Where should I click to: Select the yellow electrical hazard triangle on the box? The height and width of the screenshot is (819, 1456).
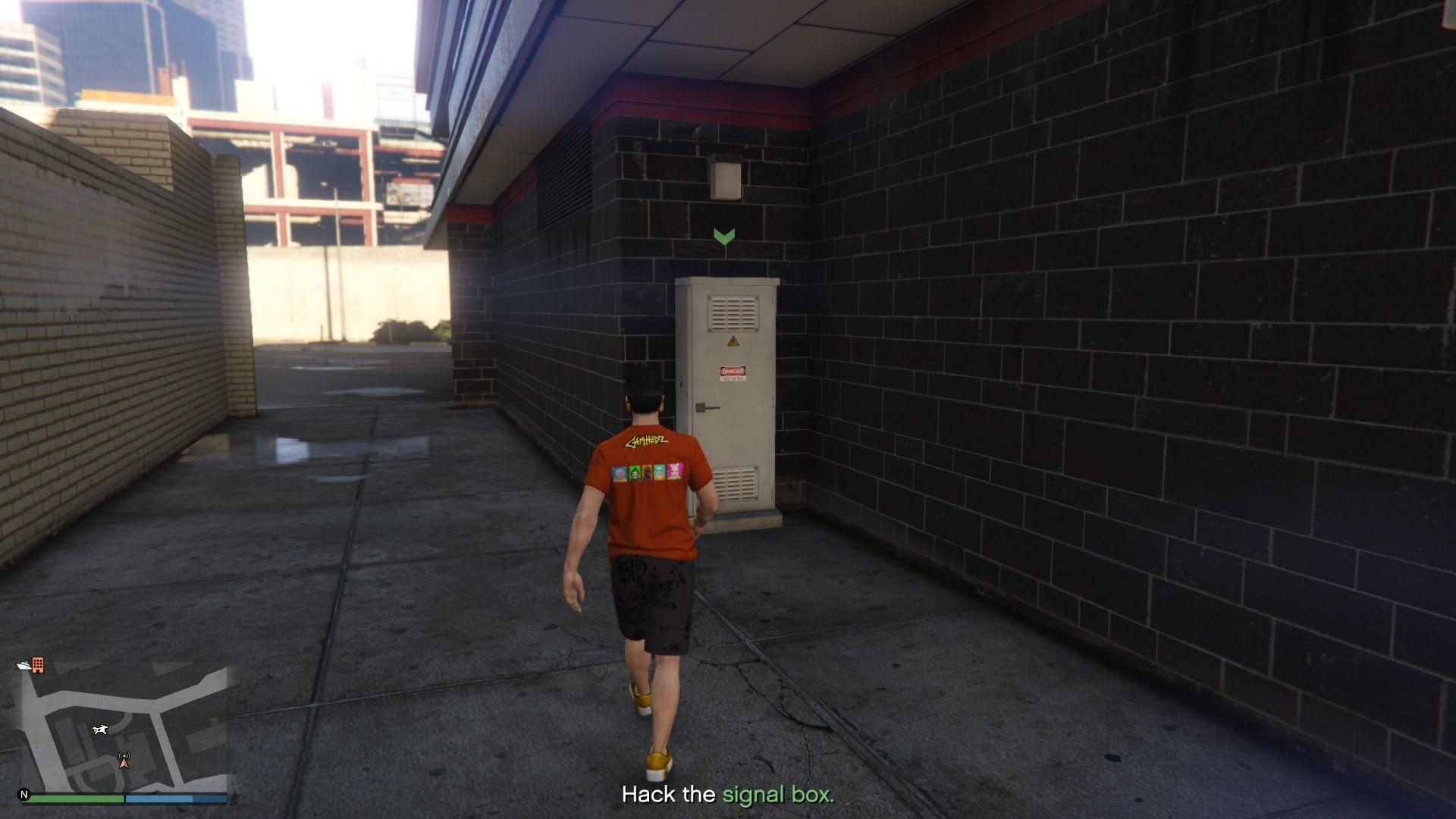pyautogui.click(x=733, y=340)
